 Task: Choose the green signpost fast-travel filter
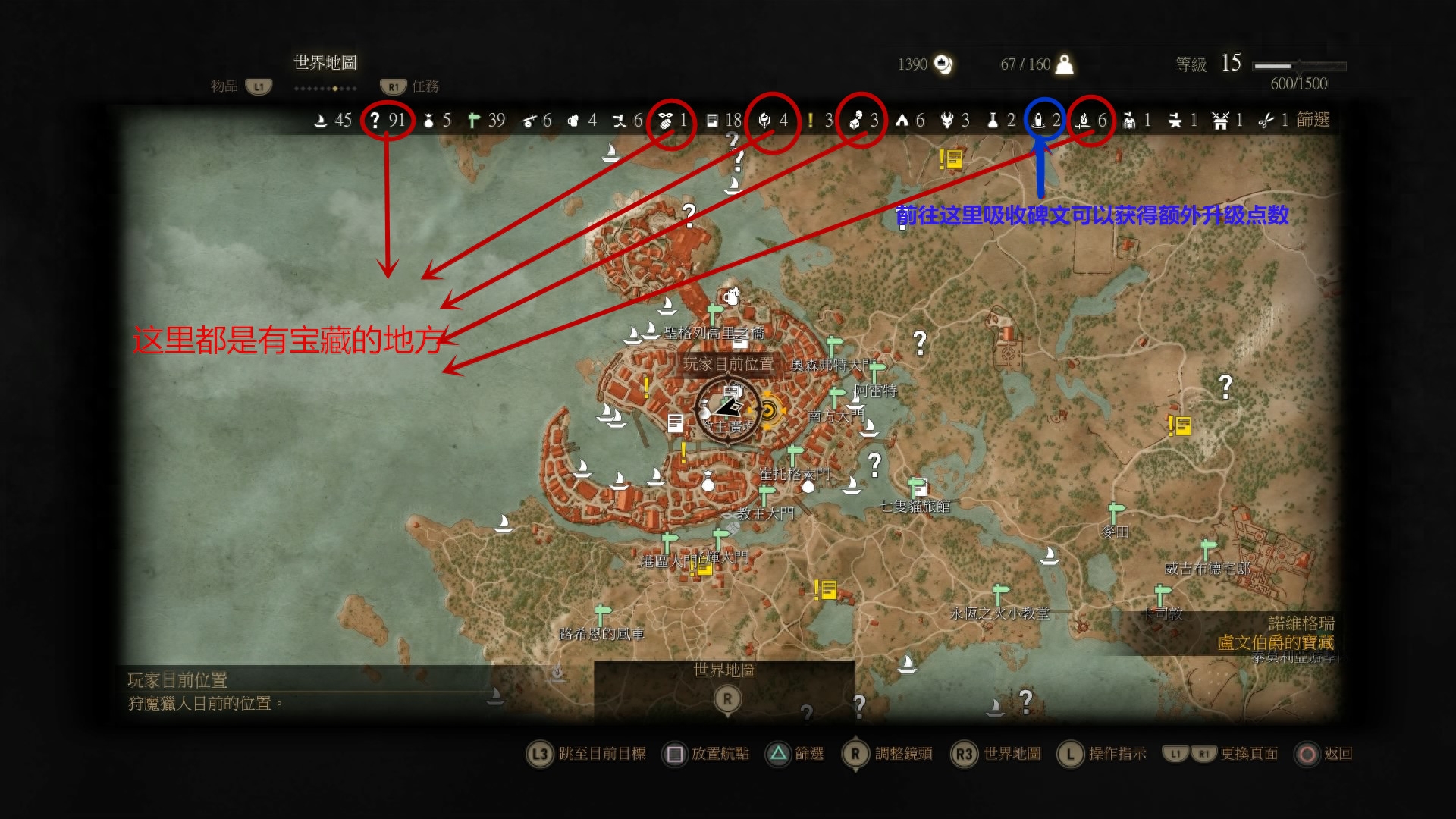click(x=474, y=120)
